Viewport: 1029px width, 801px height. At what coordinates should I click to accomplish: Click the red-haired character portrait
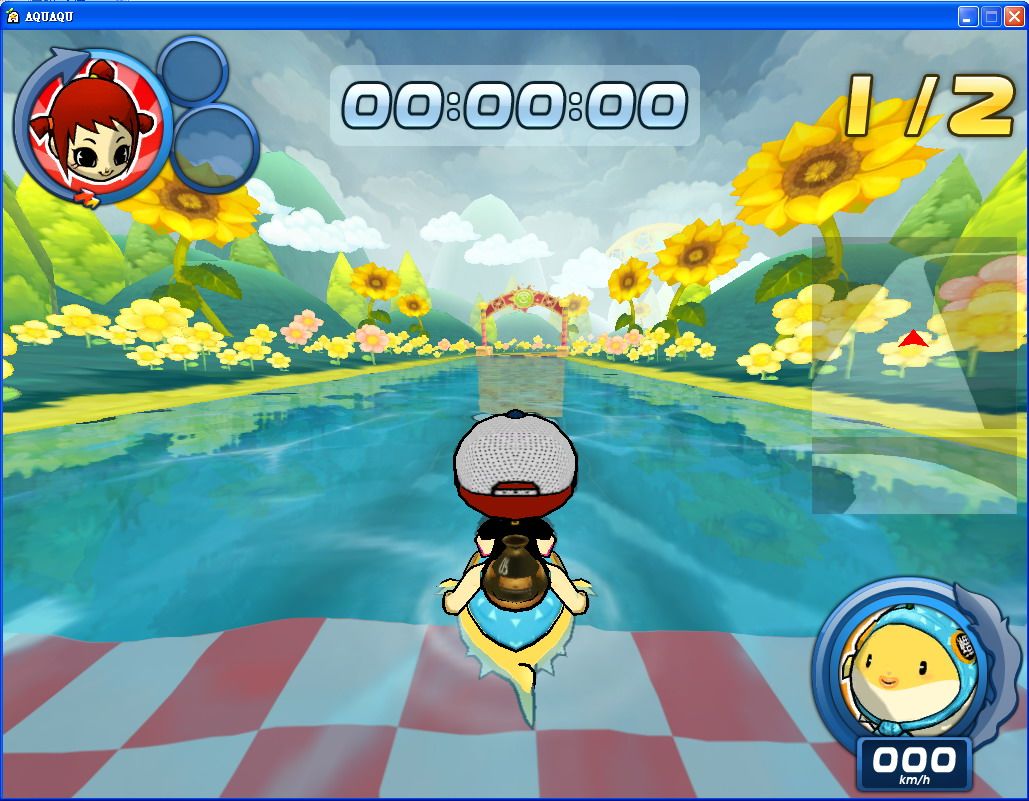click(86, 128)
